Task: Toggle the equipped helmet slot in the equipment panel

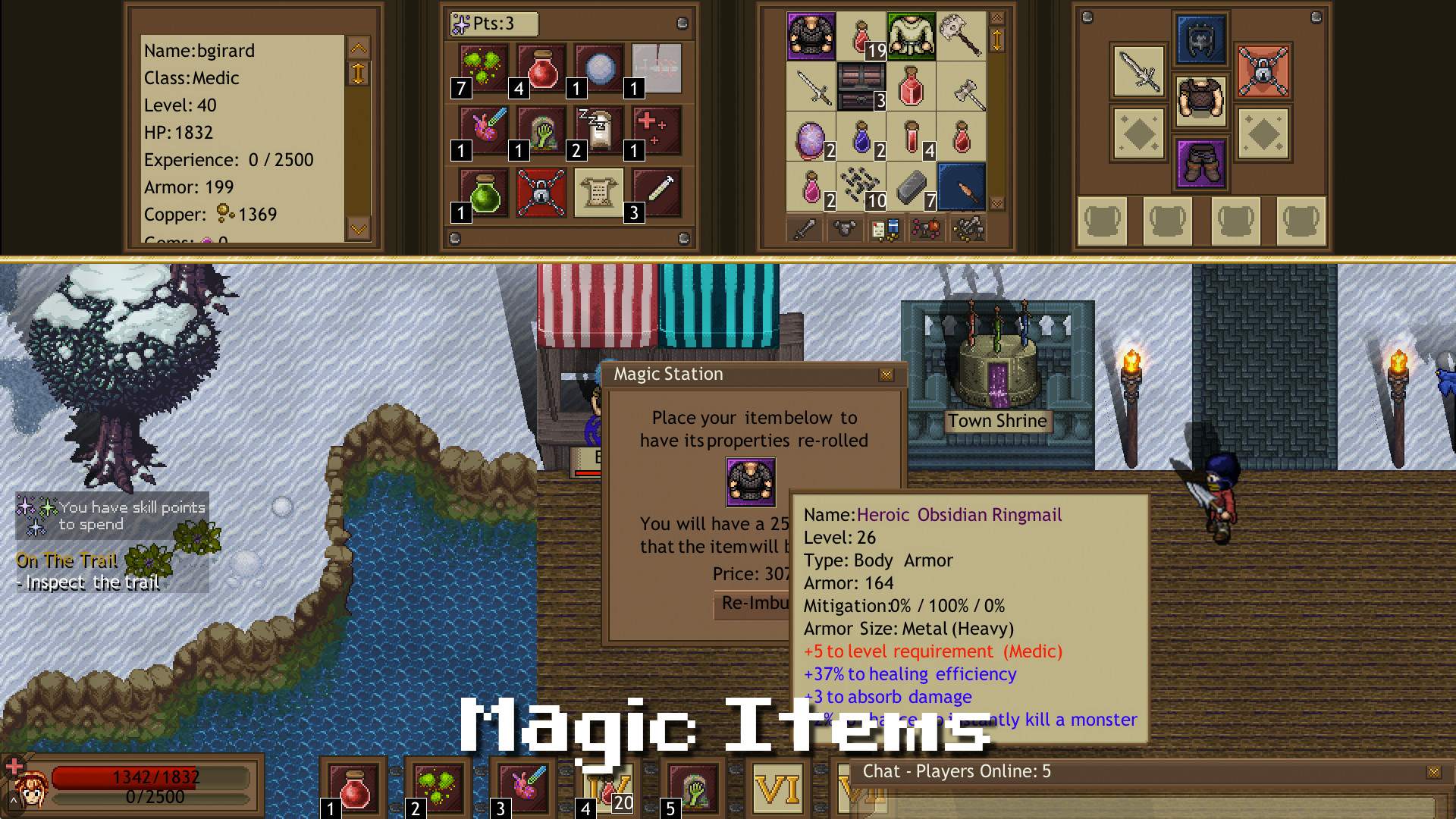Action: (1200, 40)
